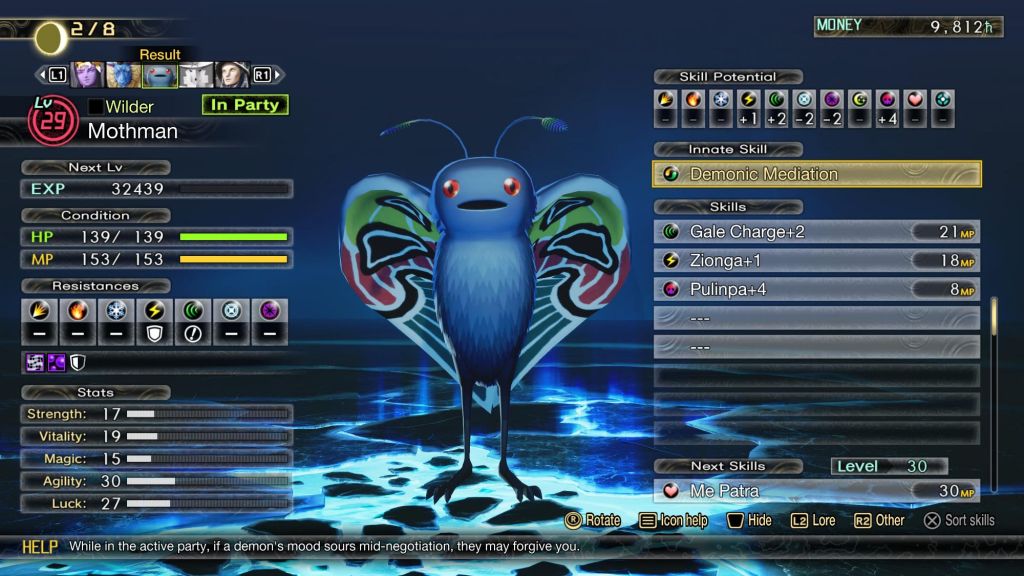Select the purple-faced demon portrait
Image resolution: width=1024 pixels, height=576 pixels.
[87, 75]
